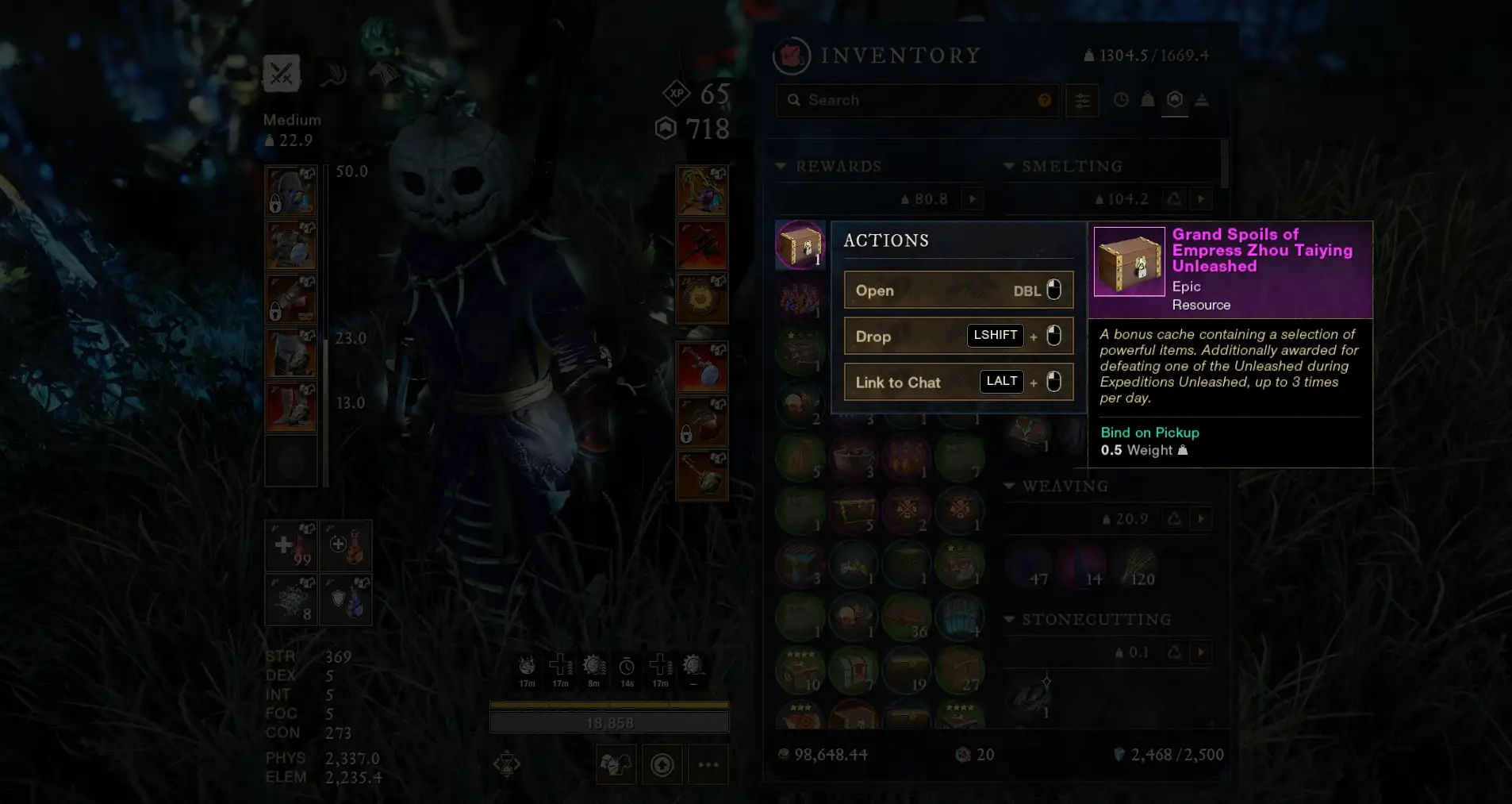Select the shield potion quick slot
The height and width of the screenshot is (804, 1512).
pyautogui.click(x=346, y=600)
